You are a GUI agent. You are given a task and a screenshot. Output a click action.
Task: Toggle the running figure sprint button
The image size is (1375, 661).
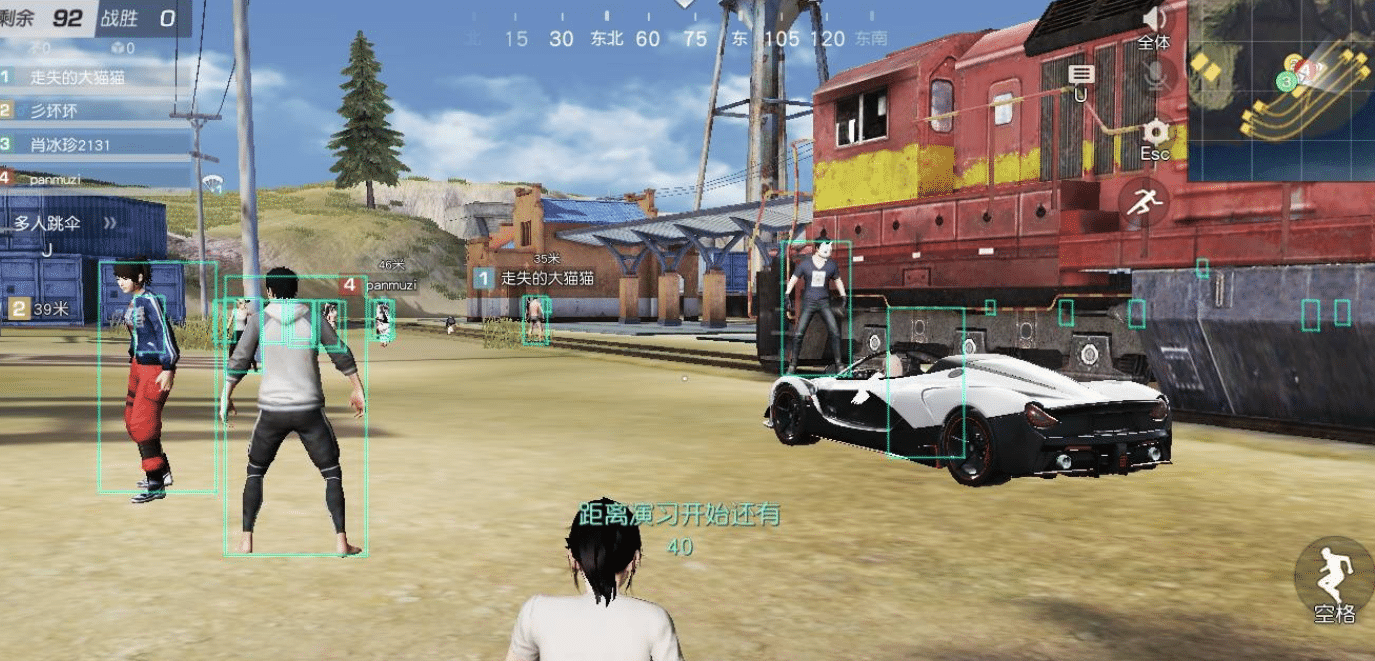click(x=1144, y=203)
